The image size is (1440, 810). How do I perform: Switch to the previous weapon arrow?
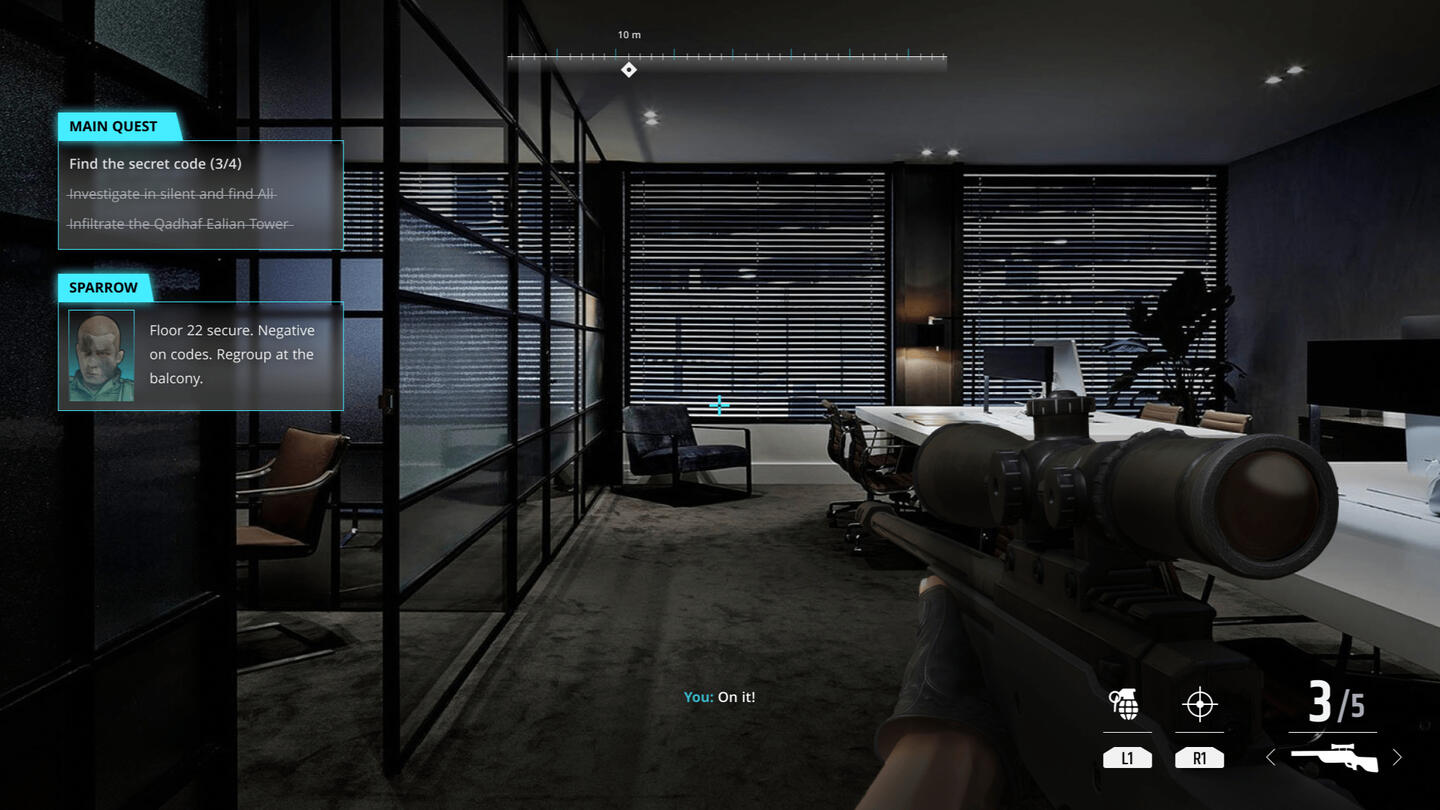pyautogui.click(x=1271, y=758)
